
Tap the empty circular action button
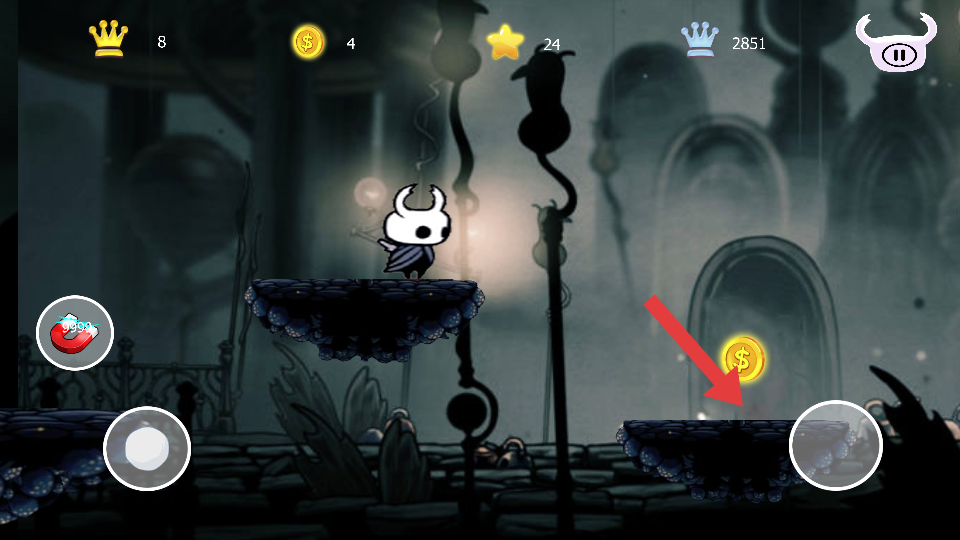tap(835, 447)
